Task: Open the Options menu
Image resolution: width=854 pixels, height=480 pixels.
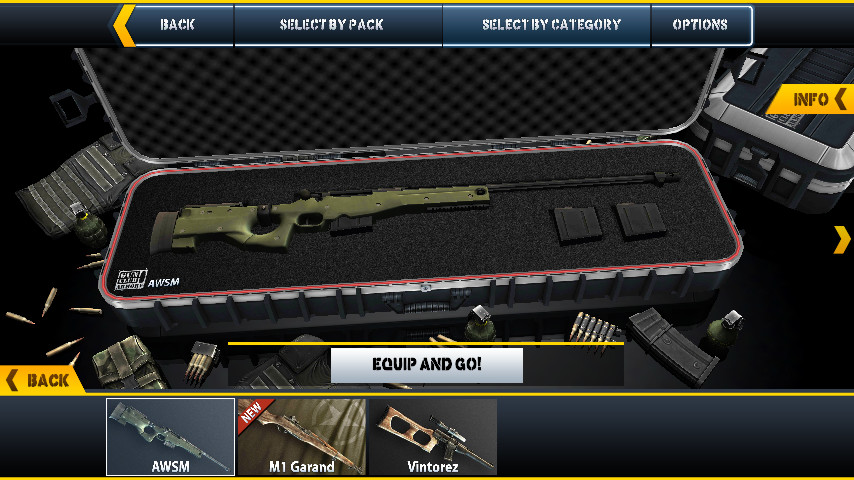Action: pyautogui.click(x=700, y=25)
